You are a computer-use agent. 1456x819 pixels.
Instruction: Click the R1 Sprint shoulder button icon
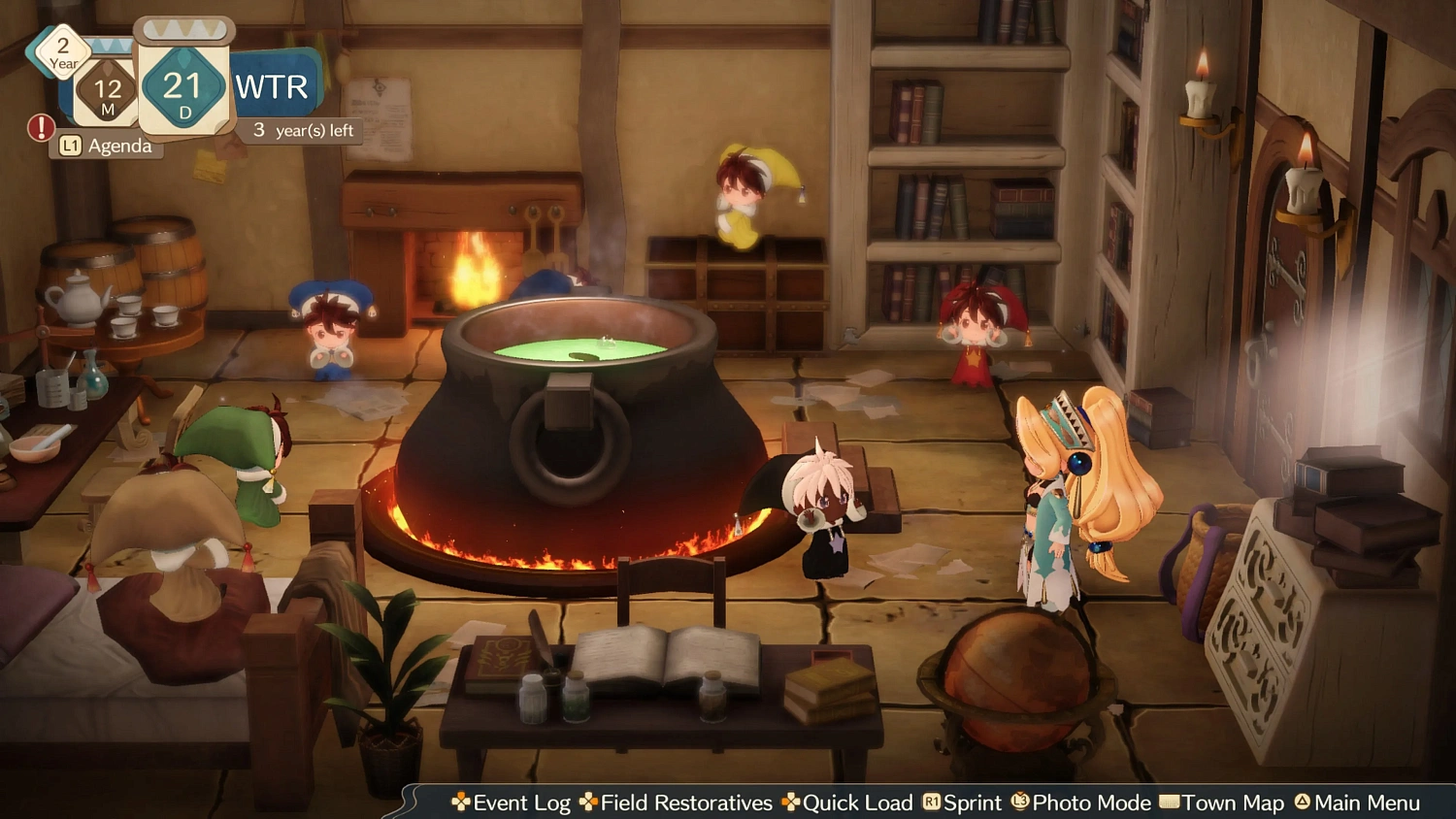click(930, 803)
